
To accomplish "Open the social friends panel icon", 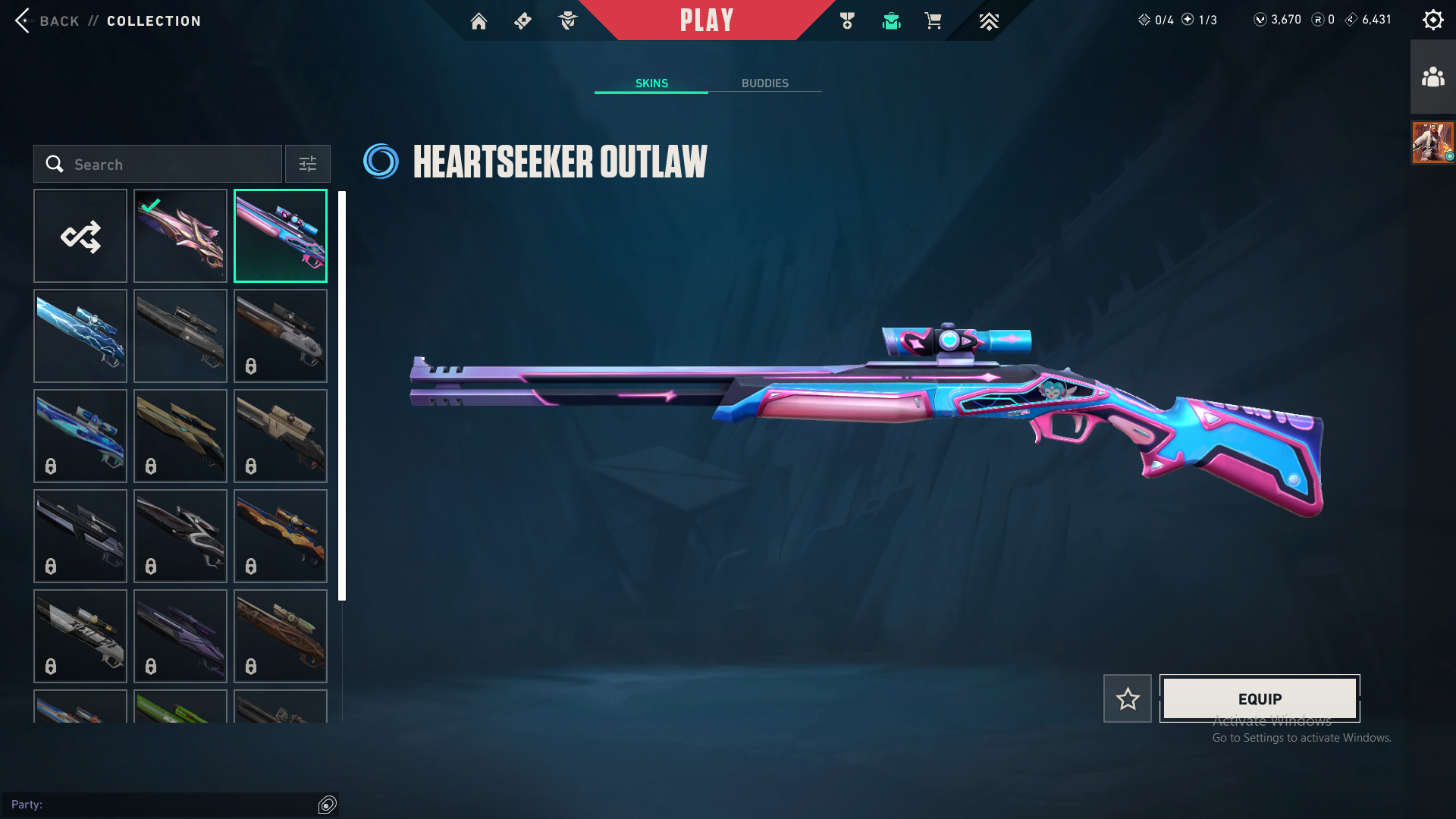I will pos(1432,77).
